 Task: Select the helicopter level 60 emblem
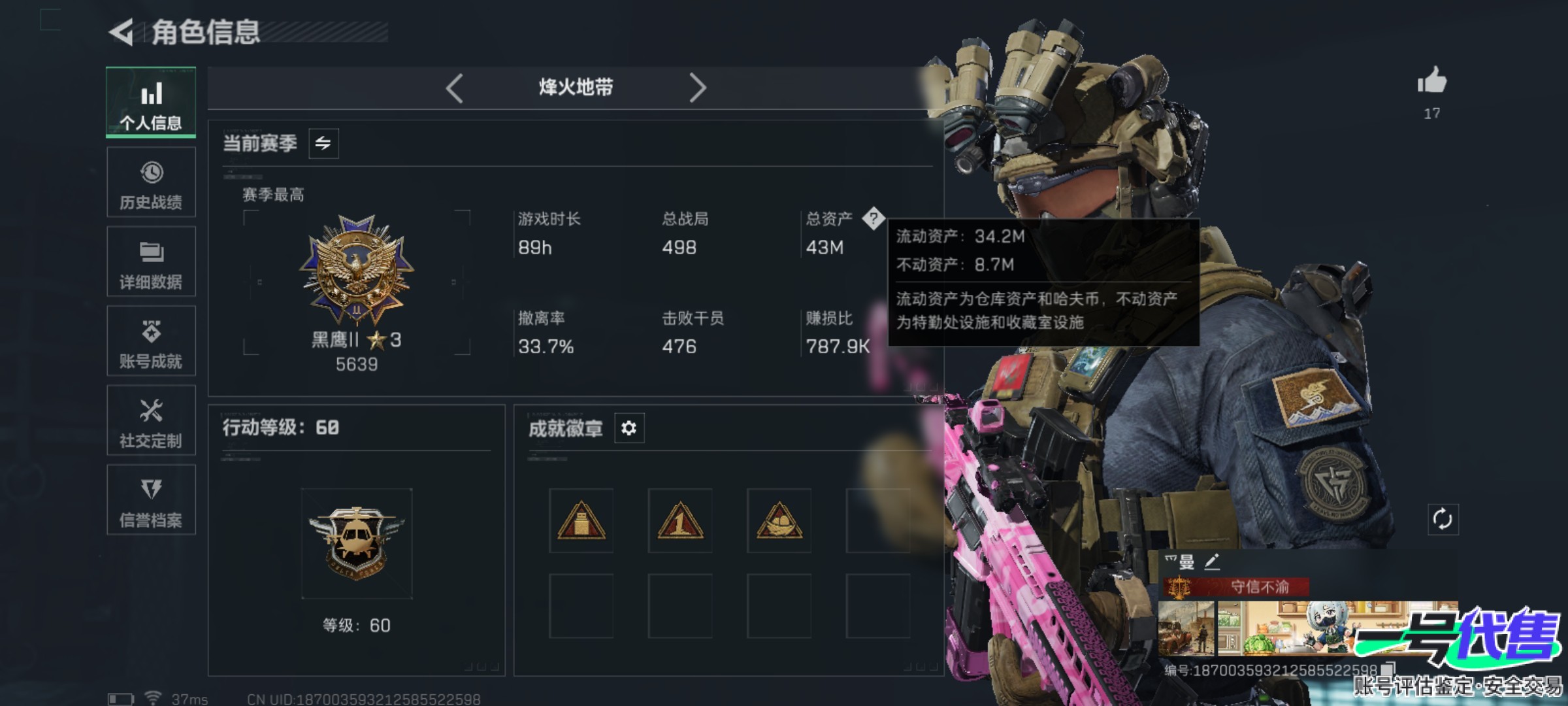coord(356,543)
